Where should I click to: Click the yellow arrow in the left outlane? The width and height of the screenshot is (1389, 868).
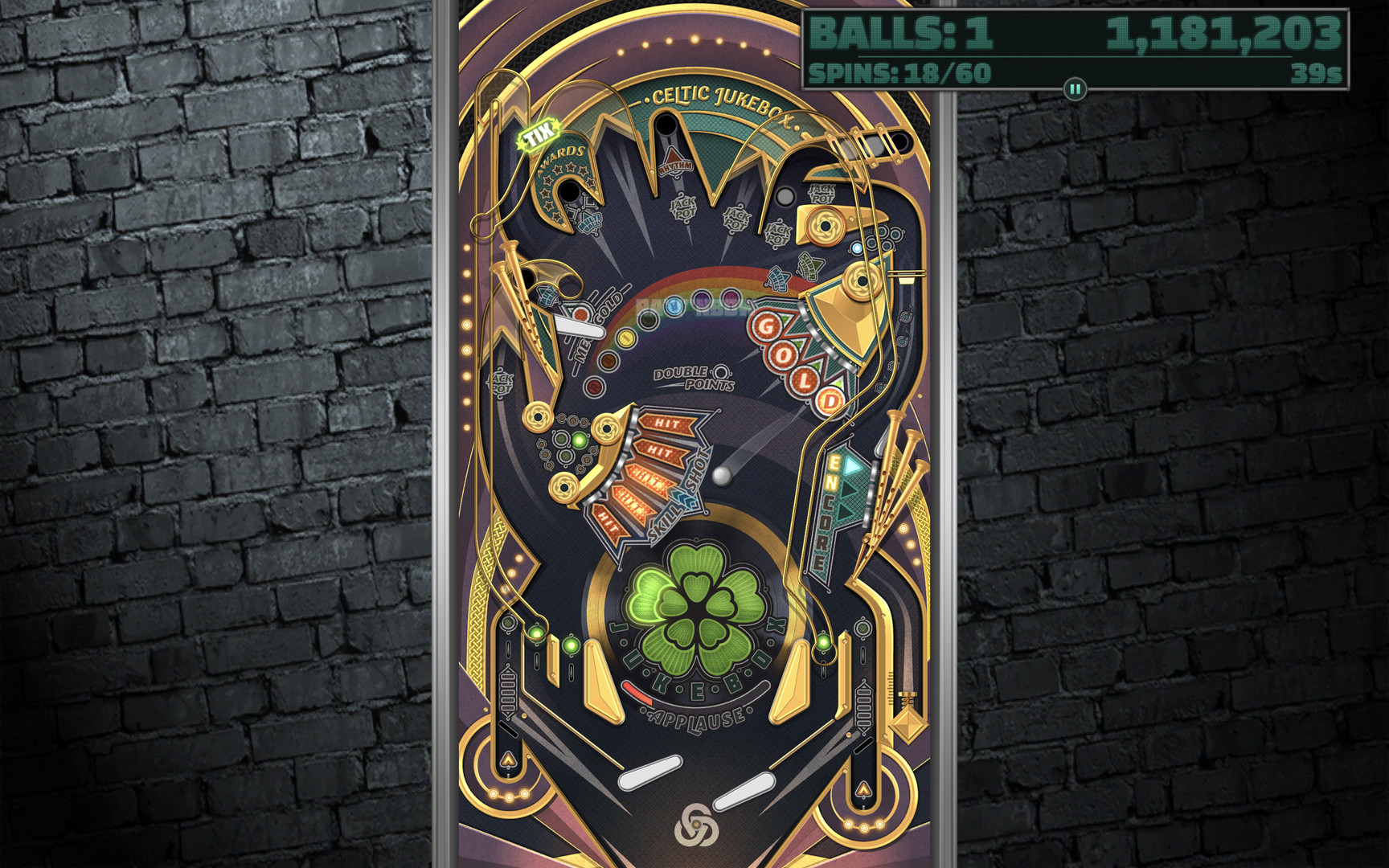click(509, 758)
